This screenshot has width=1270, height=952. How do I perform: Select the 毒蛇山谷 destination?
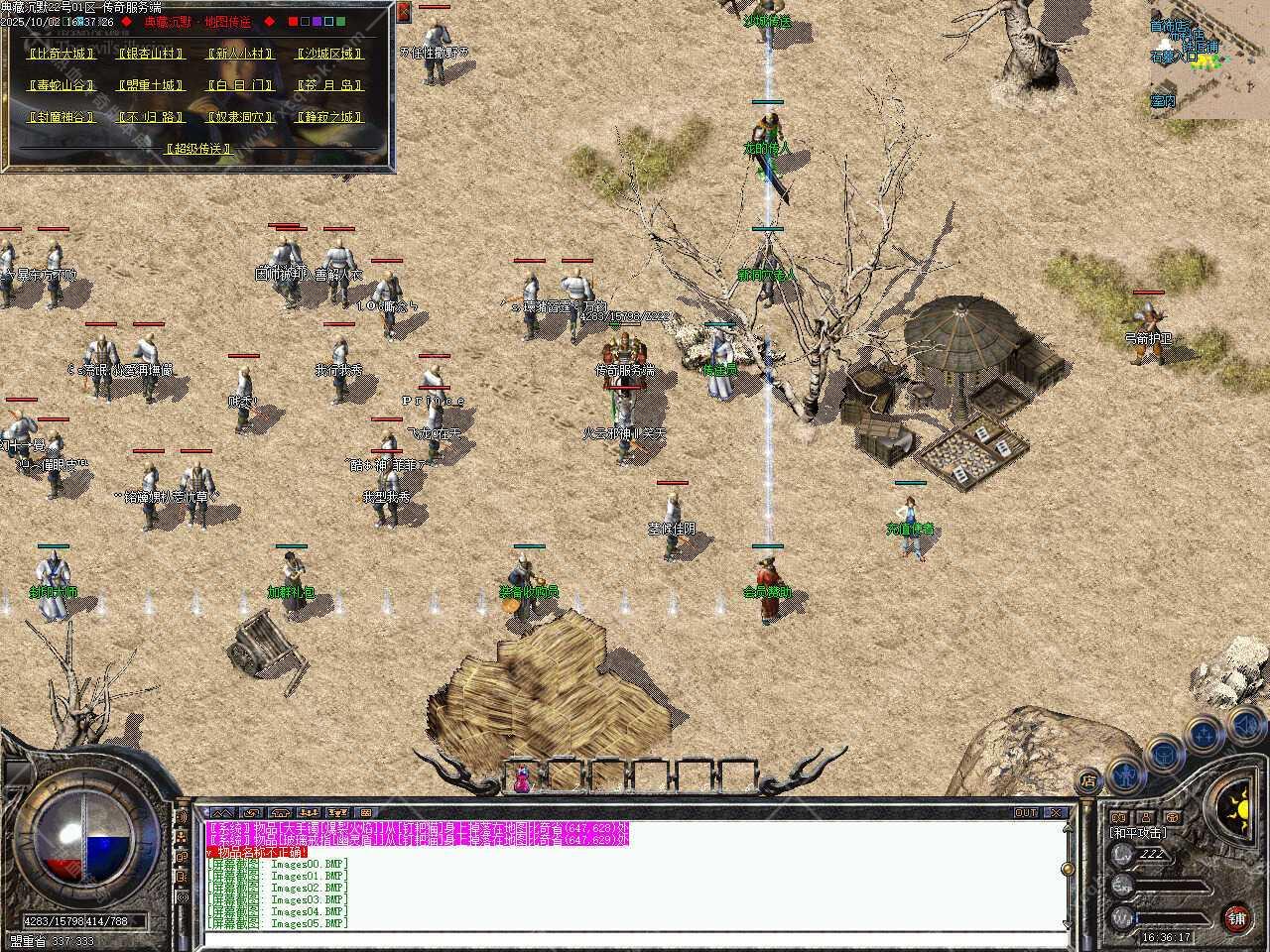coord(62,85)
